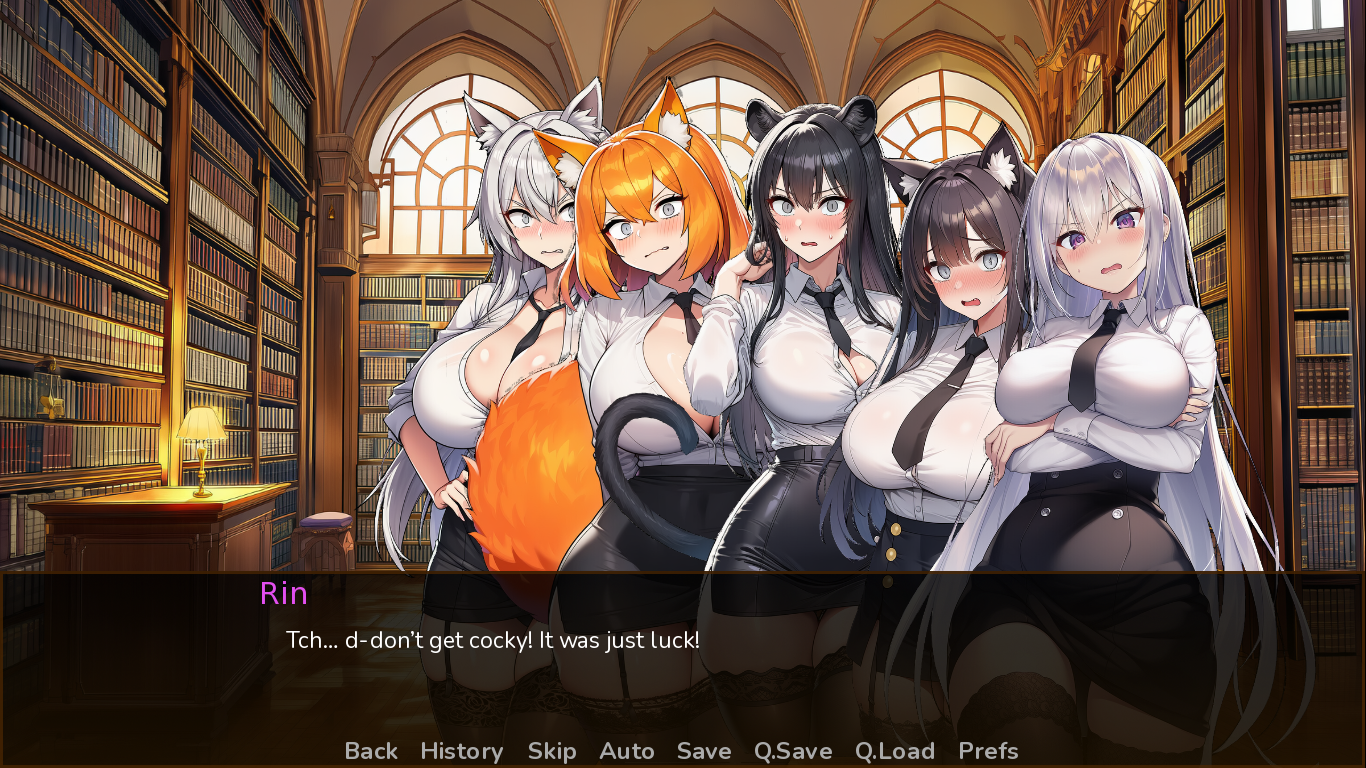Viewport: 1366px width, 768px height.
Task: Open the Prefs settings screen
Action: pos(988,751)
